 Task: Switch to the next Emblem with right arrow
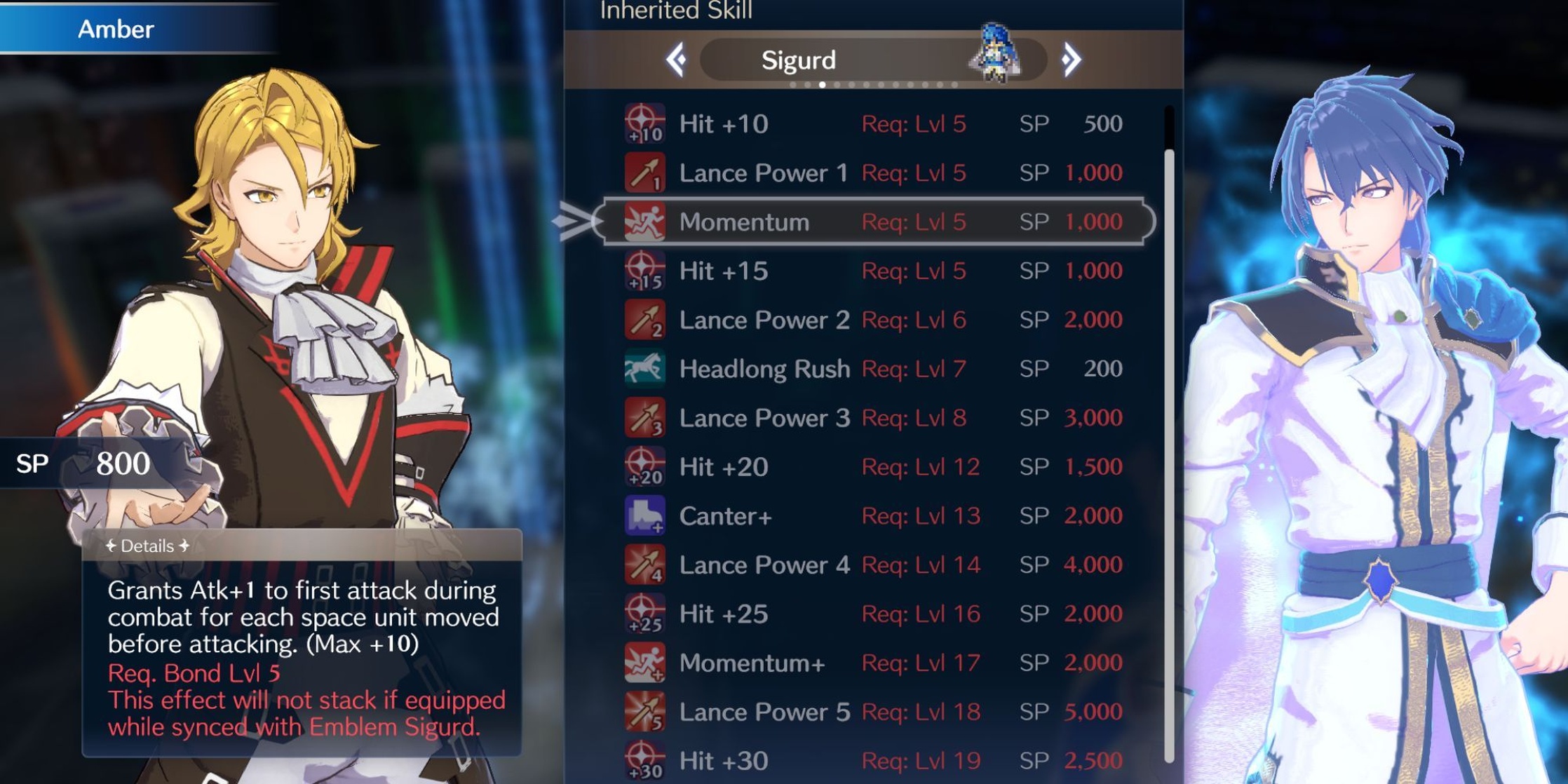click(1071, 60)
